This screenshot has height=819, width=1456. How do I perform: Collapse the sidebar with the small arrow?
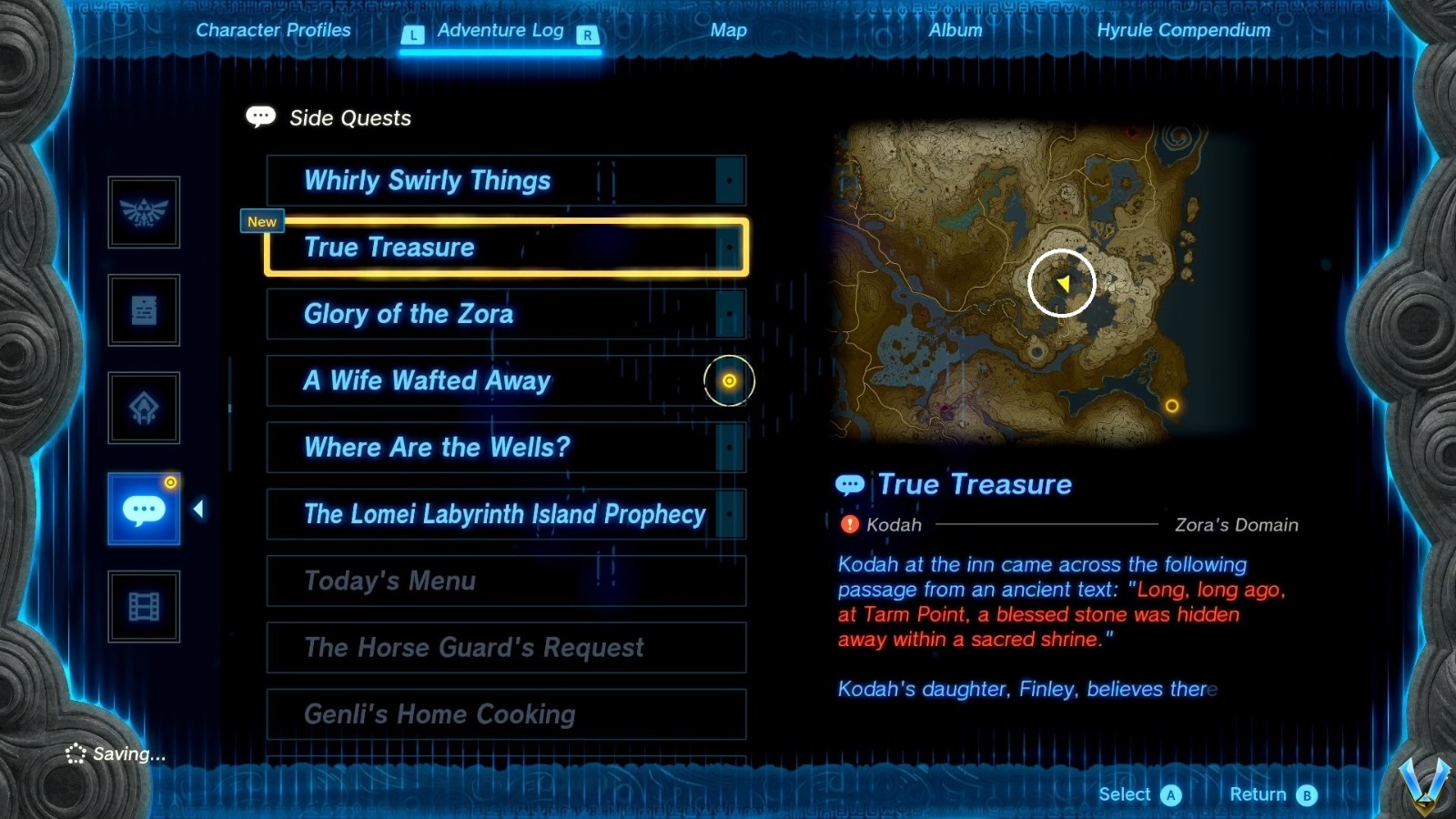pos(199,510)
